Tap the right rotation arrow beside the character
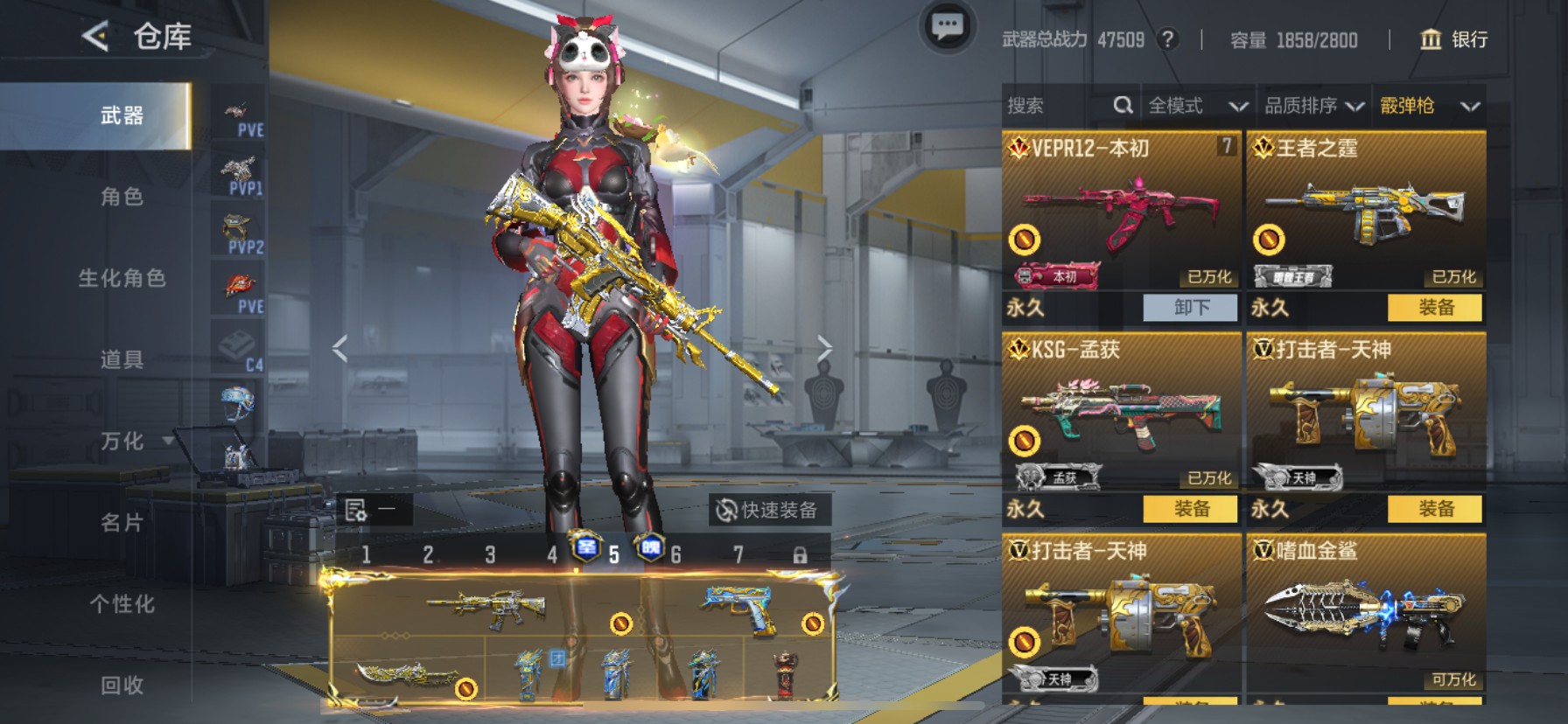The image size is (1568, 724). tap(825, 348)
